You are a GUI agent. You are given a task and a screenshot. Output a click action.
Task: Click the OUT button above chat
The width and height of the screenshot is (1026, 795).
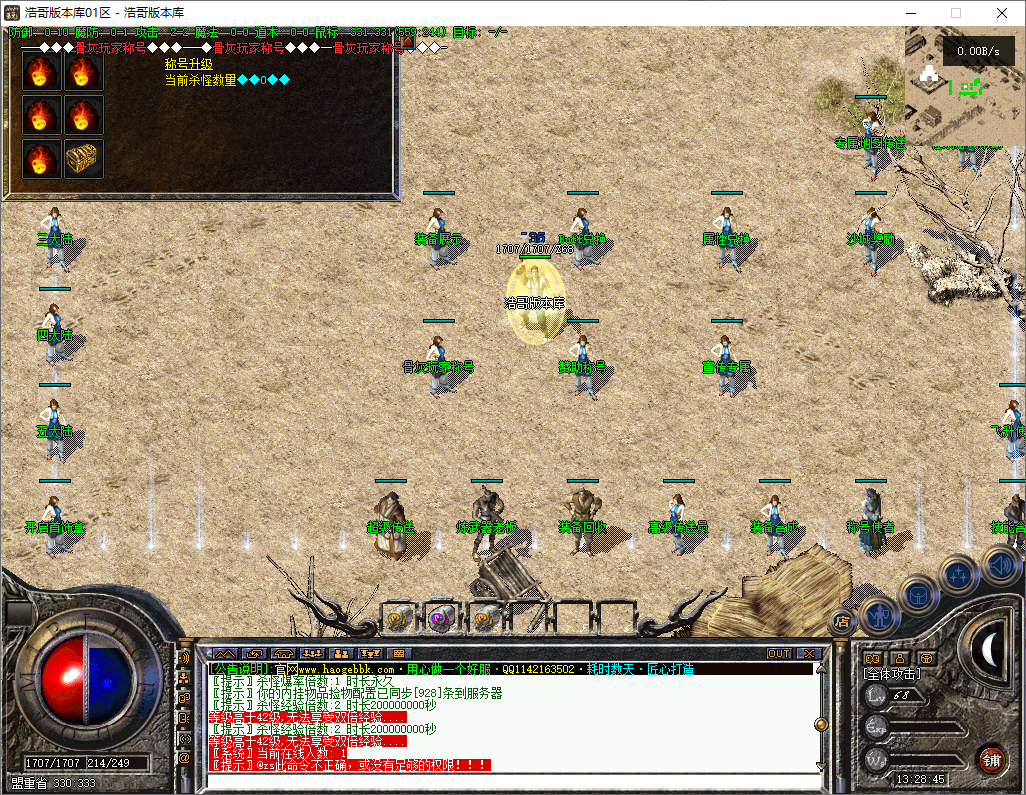click(x=779, y=653)
